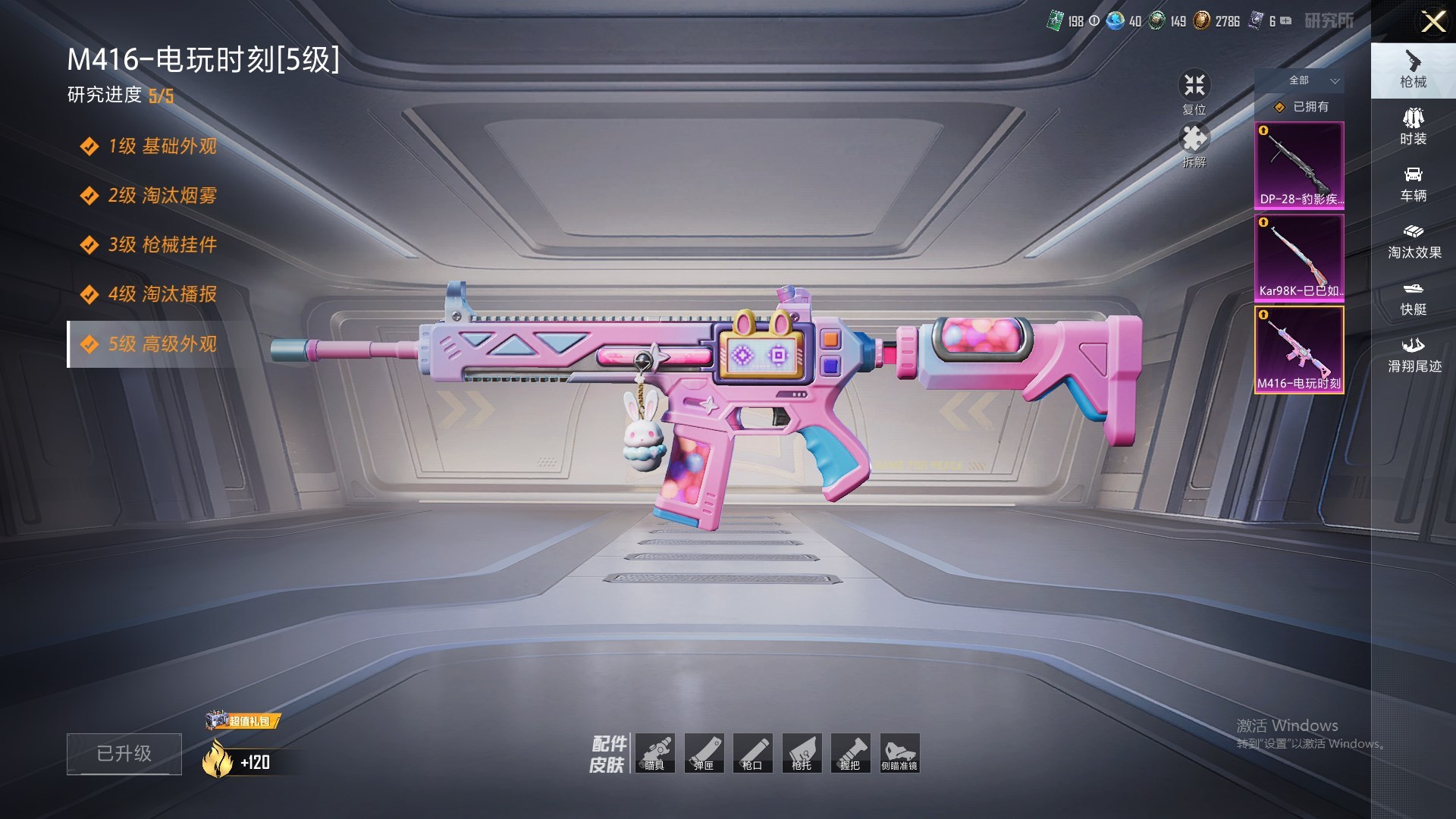Choose level 4 淘汰播报 entry
This screenshot has width=1456, height=819.
162,294
